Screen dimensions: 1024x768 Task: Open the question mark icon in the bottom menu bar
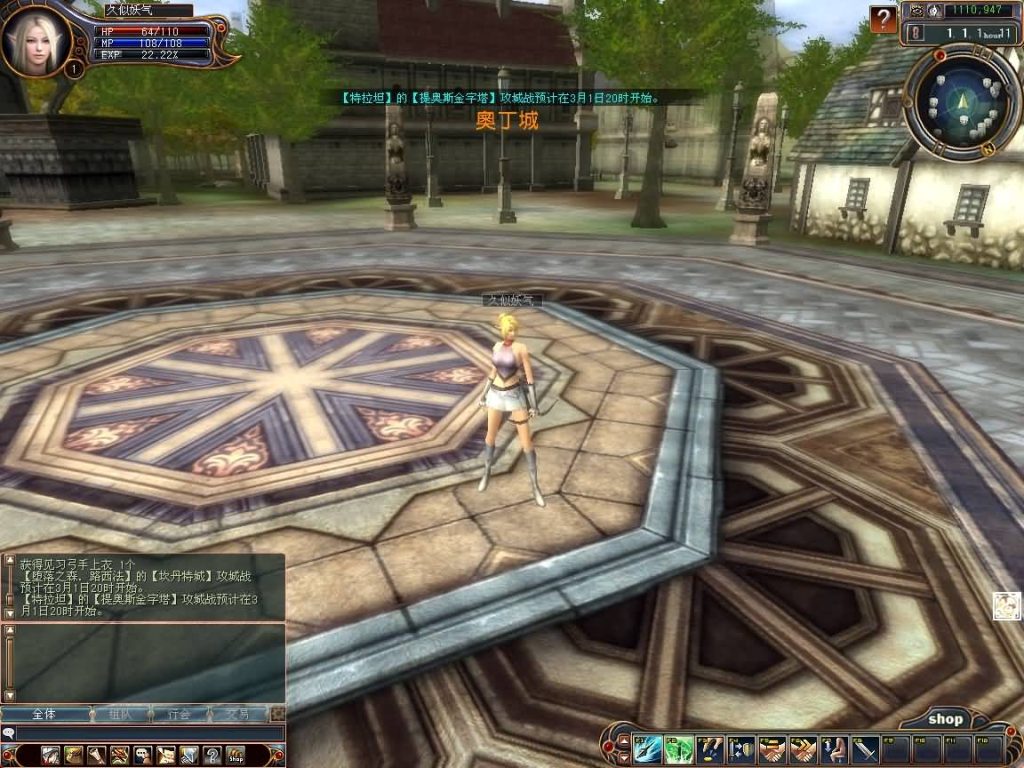click(x=212, y=755)
